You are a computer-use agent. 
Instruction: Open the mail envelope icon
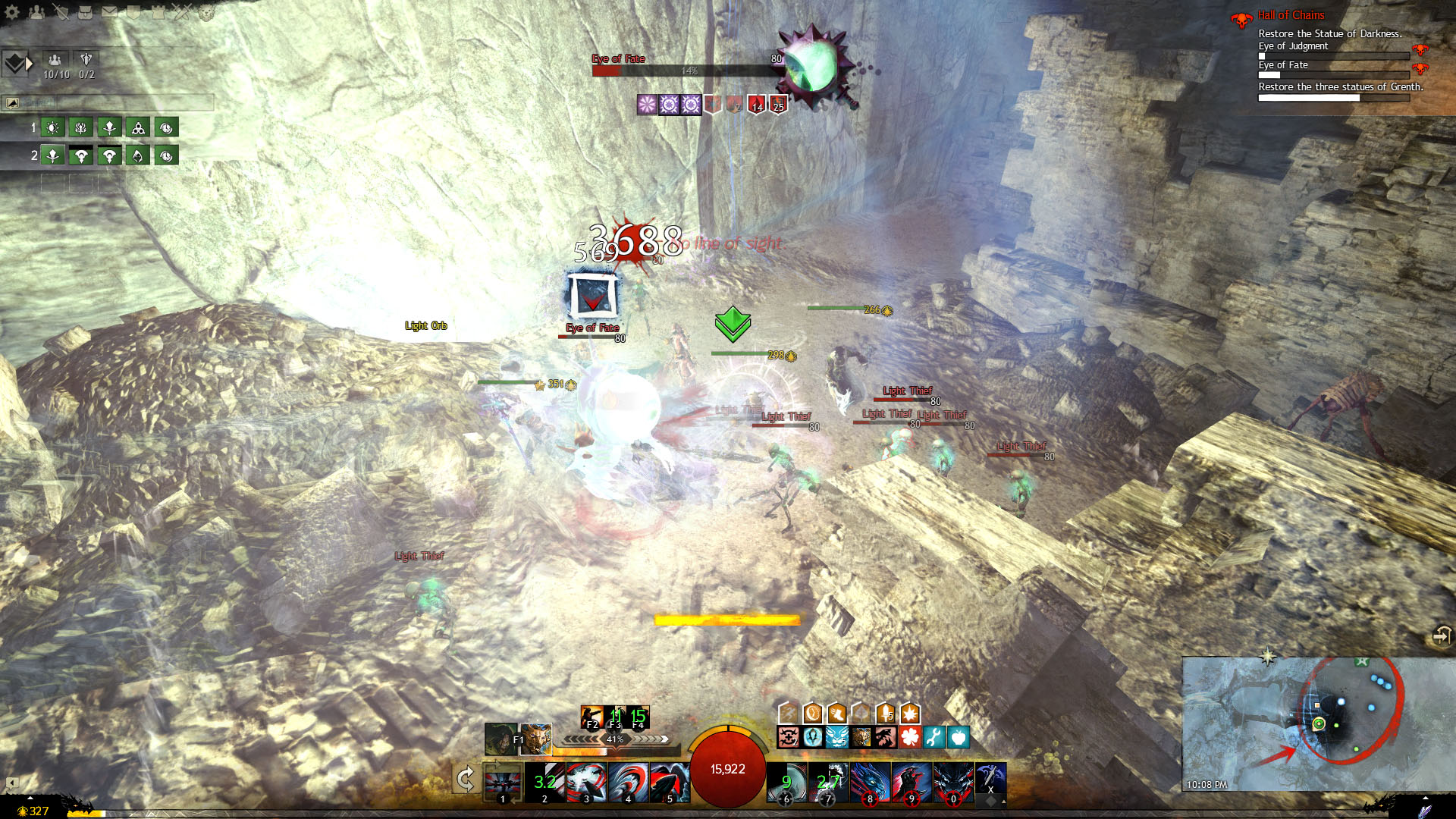tap(110, 11)
